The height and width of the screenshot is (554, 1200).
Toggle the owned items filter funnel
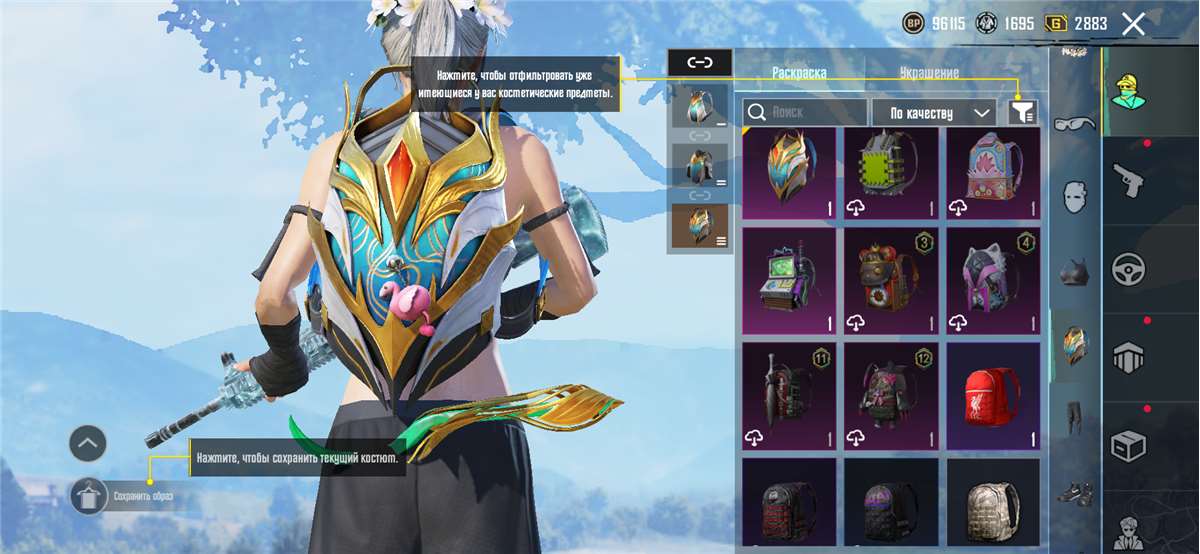(1021, 112)
